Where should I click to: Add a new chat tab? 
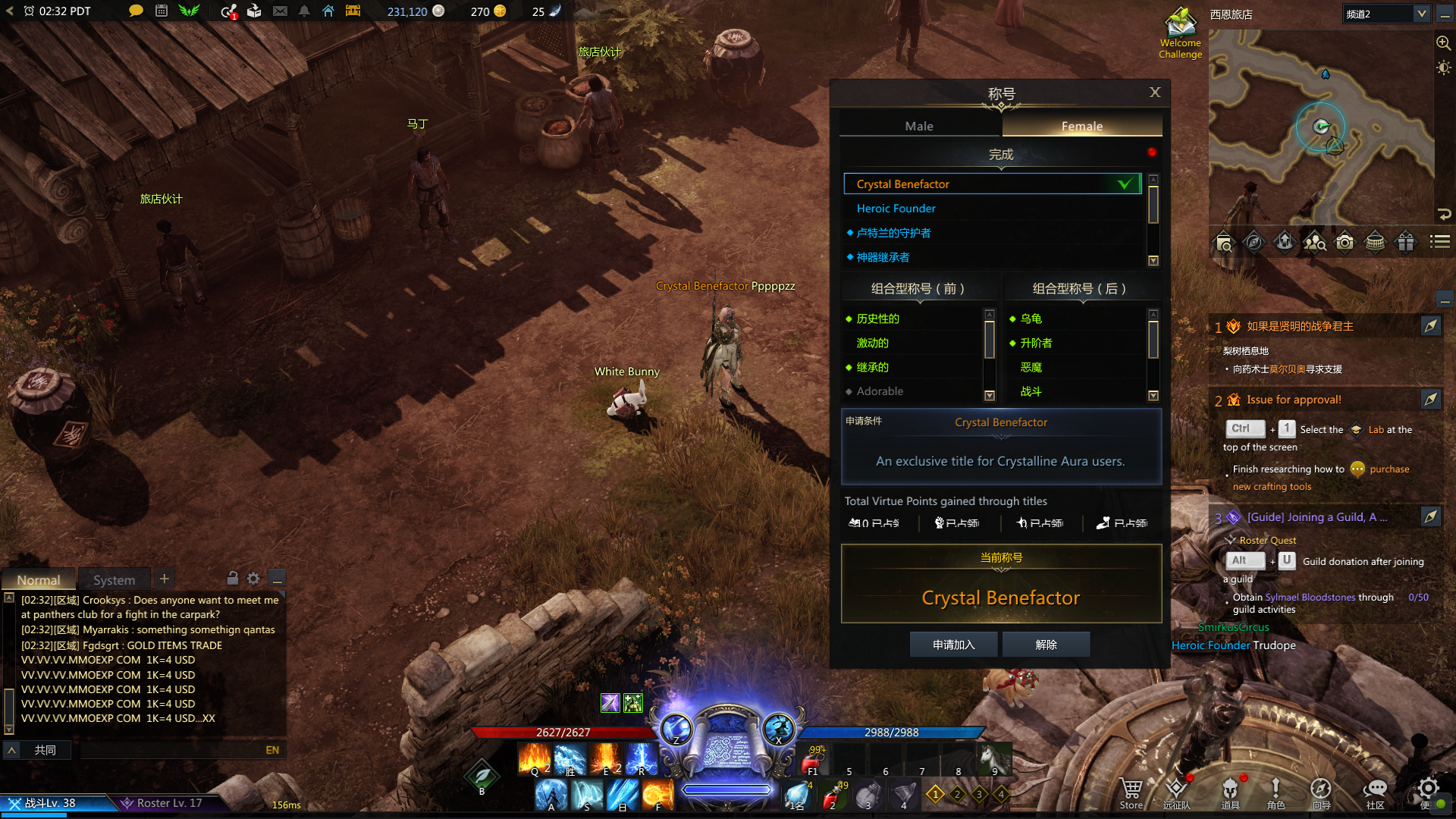[164, 579]
